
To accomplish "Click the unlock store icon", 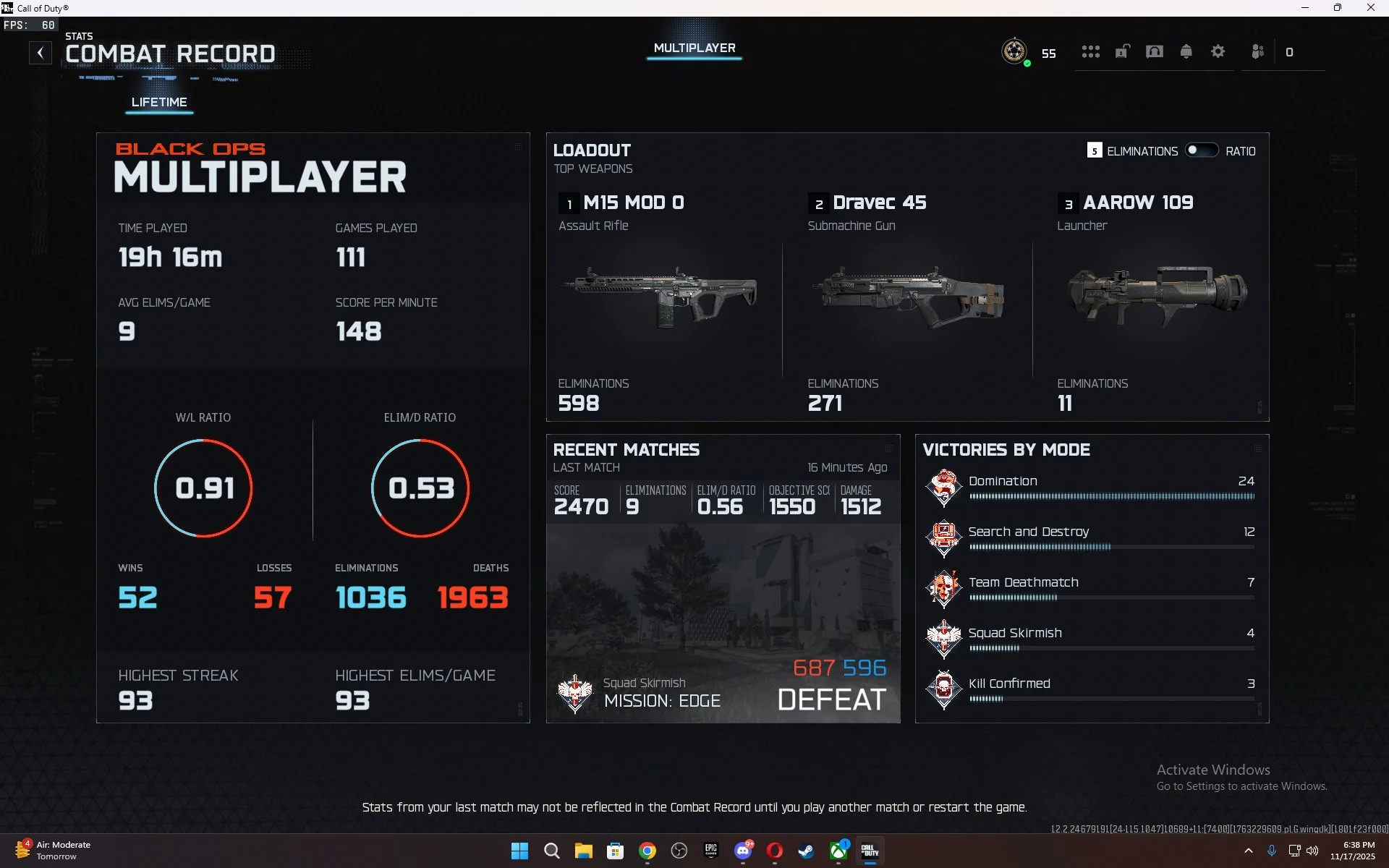I will click(1123, 51).
